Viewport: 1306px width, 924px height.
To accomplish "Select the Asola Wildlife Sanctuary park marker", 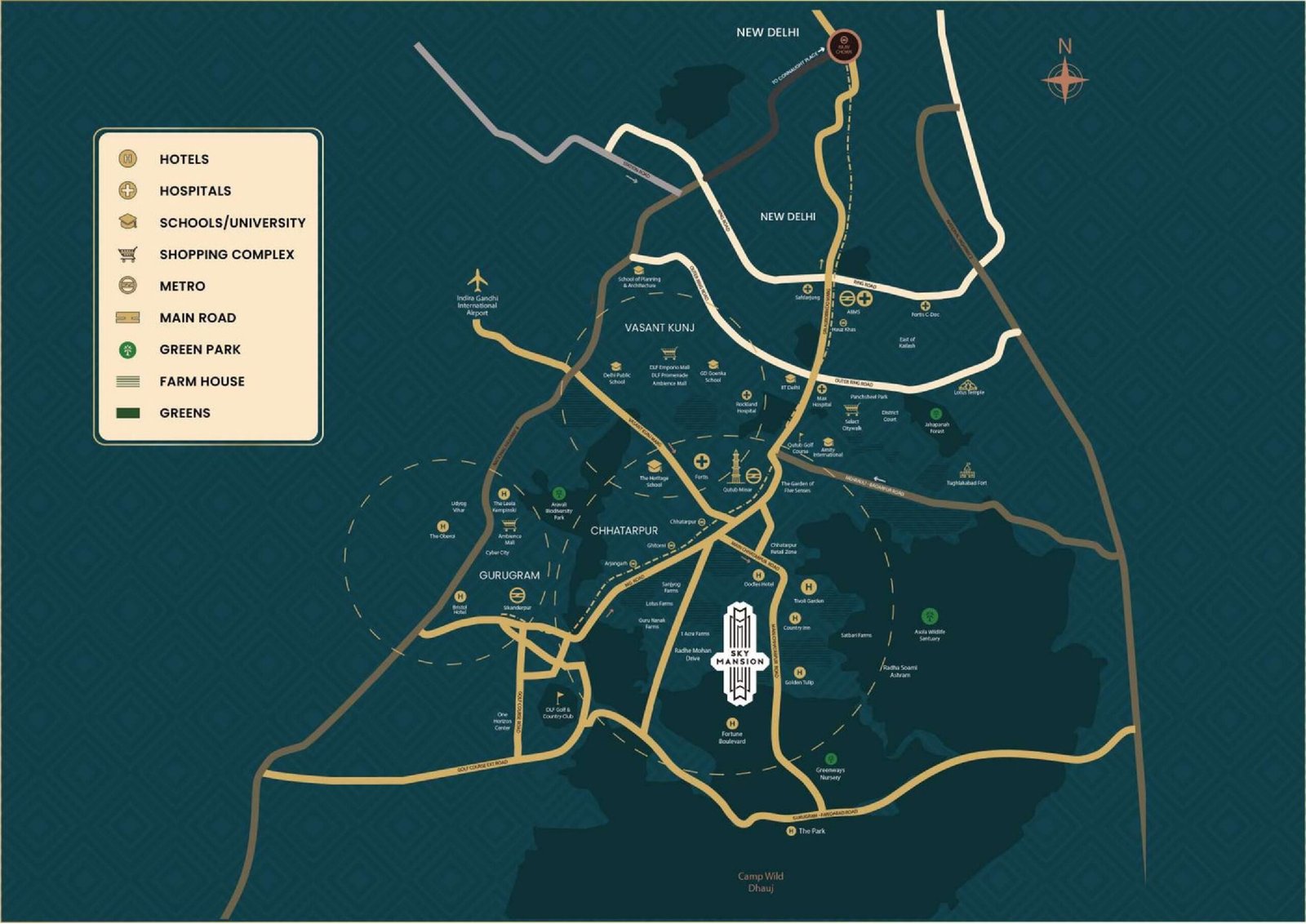I will pyautogui.click(x=929, y=616).
